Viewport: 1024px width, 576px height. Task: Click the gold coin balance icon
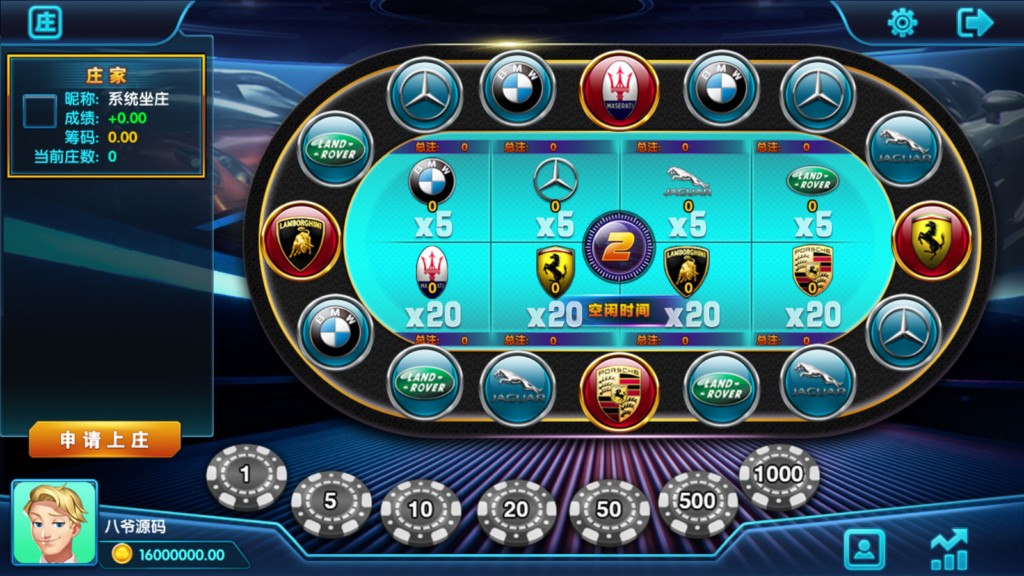[122, 555]
